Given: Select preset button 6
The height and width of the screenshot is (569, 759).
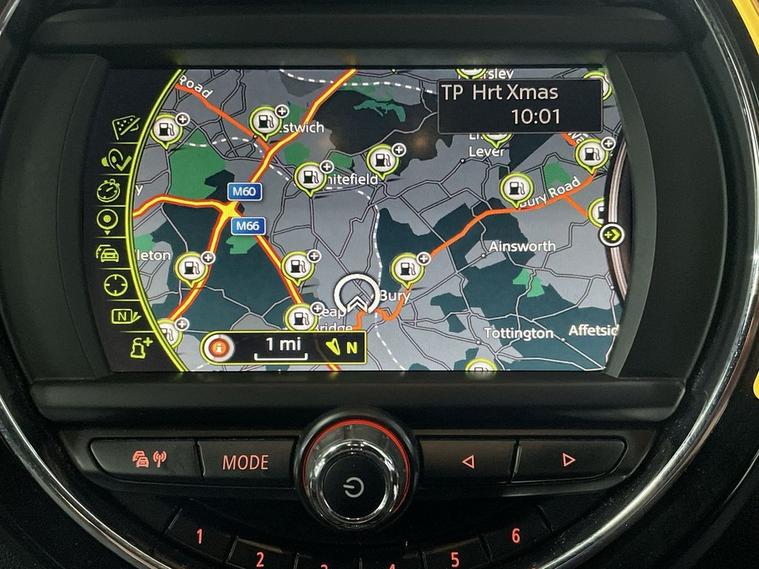Looking at the screenshot, I should (516, 535).
